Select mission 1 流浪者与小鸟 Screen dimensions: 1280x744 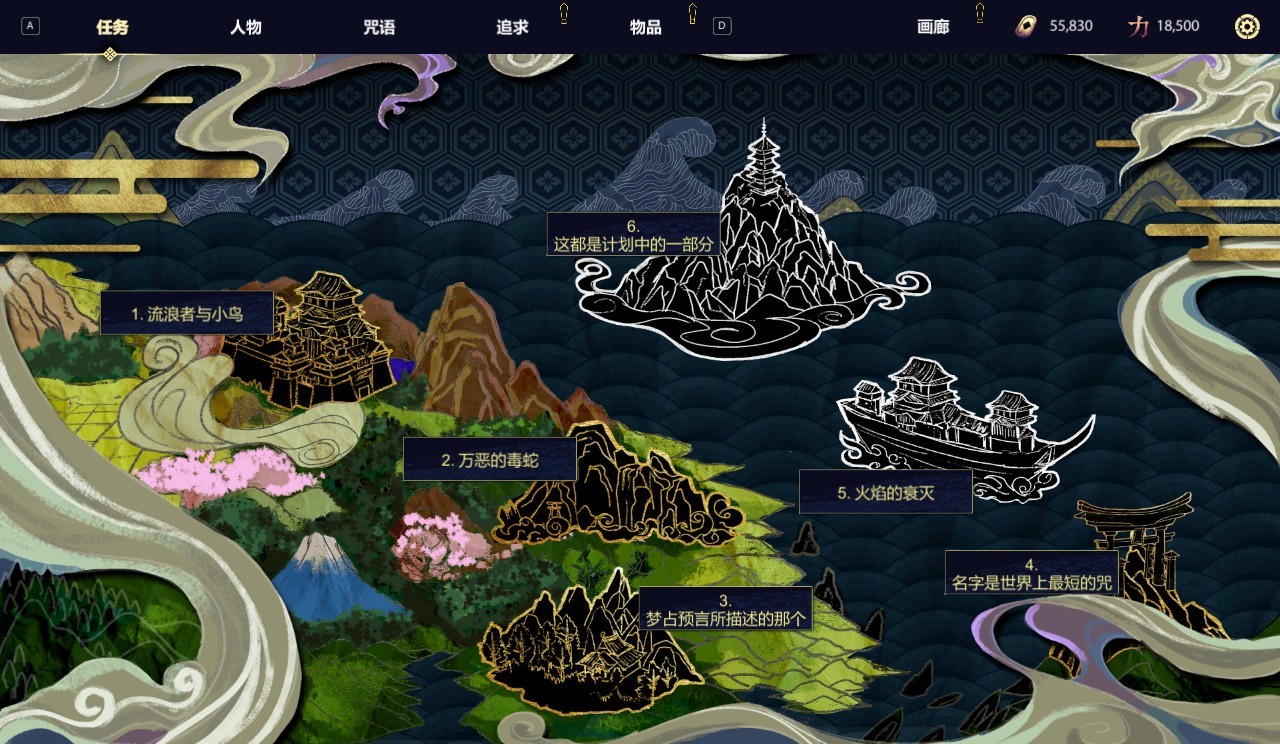point(187,314)
